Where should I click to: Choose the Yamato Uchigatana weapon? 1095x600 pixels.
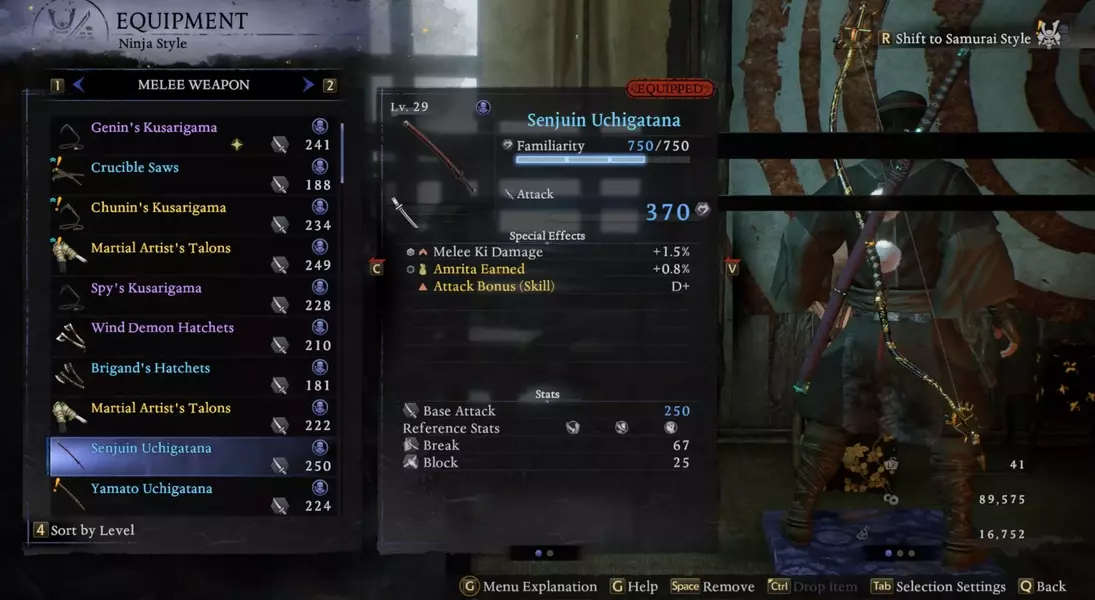151,489
